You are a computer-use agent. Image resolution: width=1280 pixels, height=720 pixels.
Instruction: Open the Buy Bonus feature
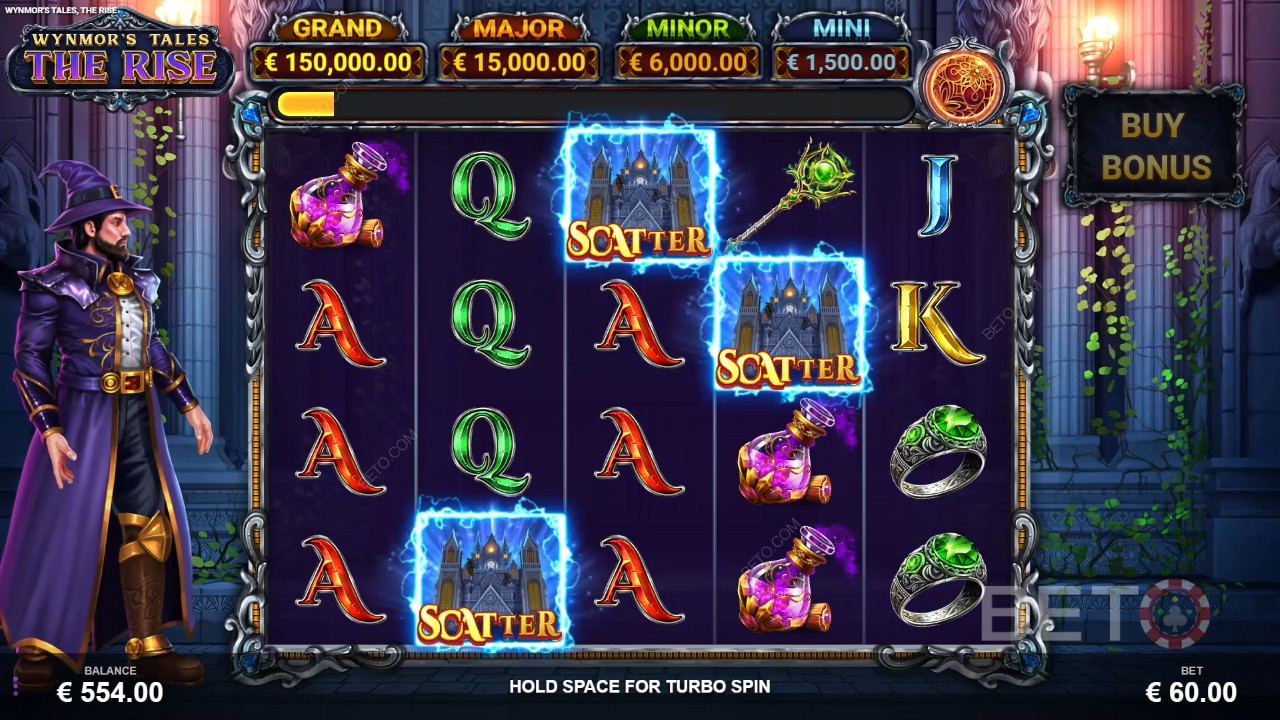pos(1152,145)
